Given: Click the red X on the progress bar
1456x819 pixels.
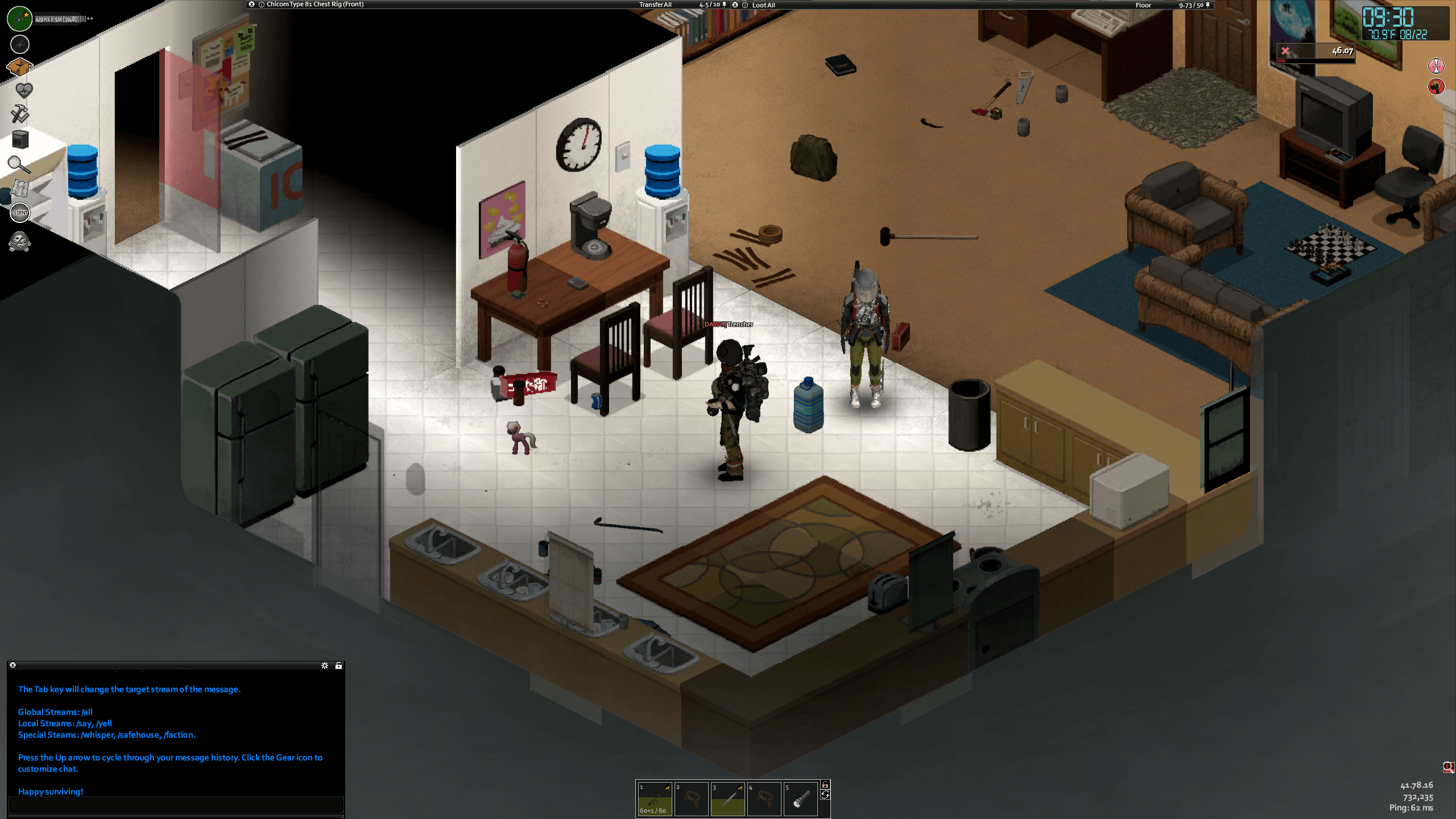Looking at the screenshot, I should coord(1285,51).
